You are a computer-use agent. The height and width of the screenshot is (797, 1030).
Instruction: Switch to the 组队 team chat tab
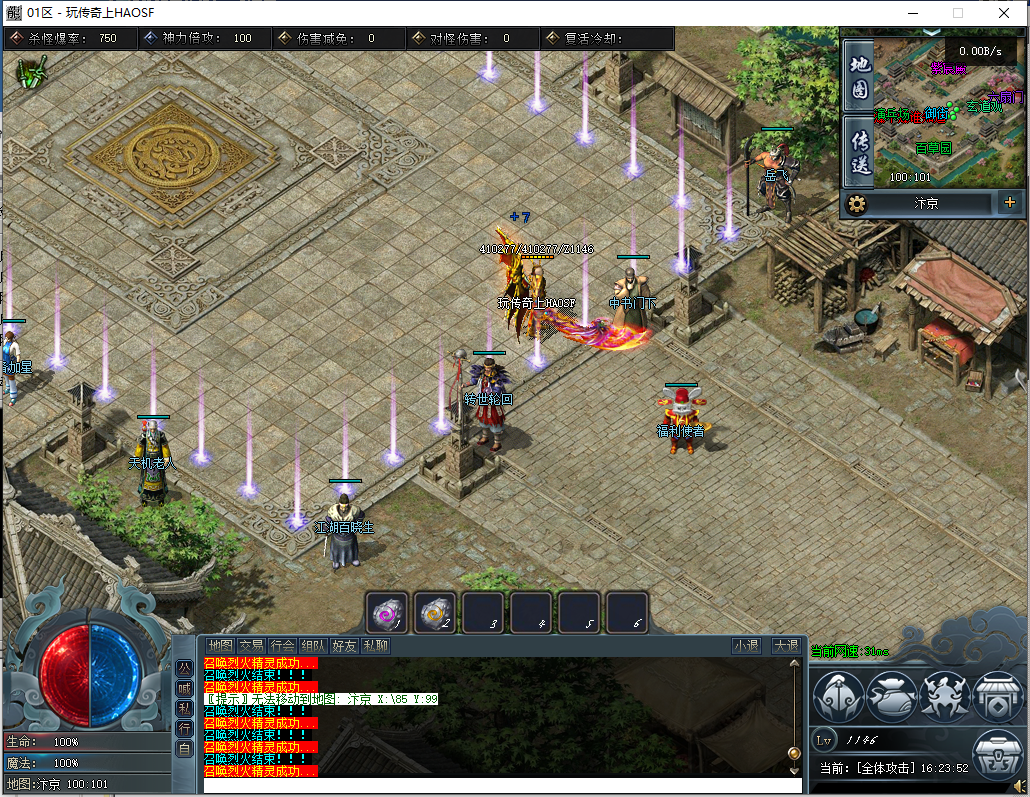coord(314,646)
